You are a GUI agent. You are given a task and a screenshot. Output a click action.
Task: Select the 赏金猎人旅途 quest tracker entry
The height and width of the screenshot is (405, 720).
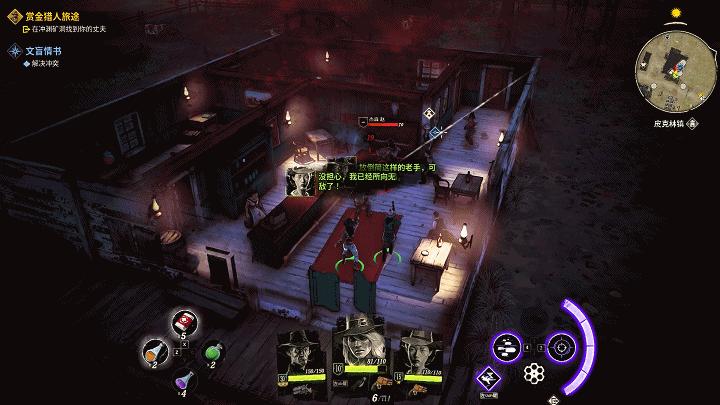[52, 16]
